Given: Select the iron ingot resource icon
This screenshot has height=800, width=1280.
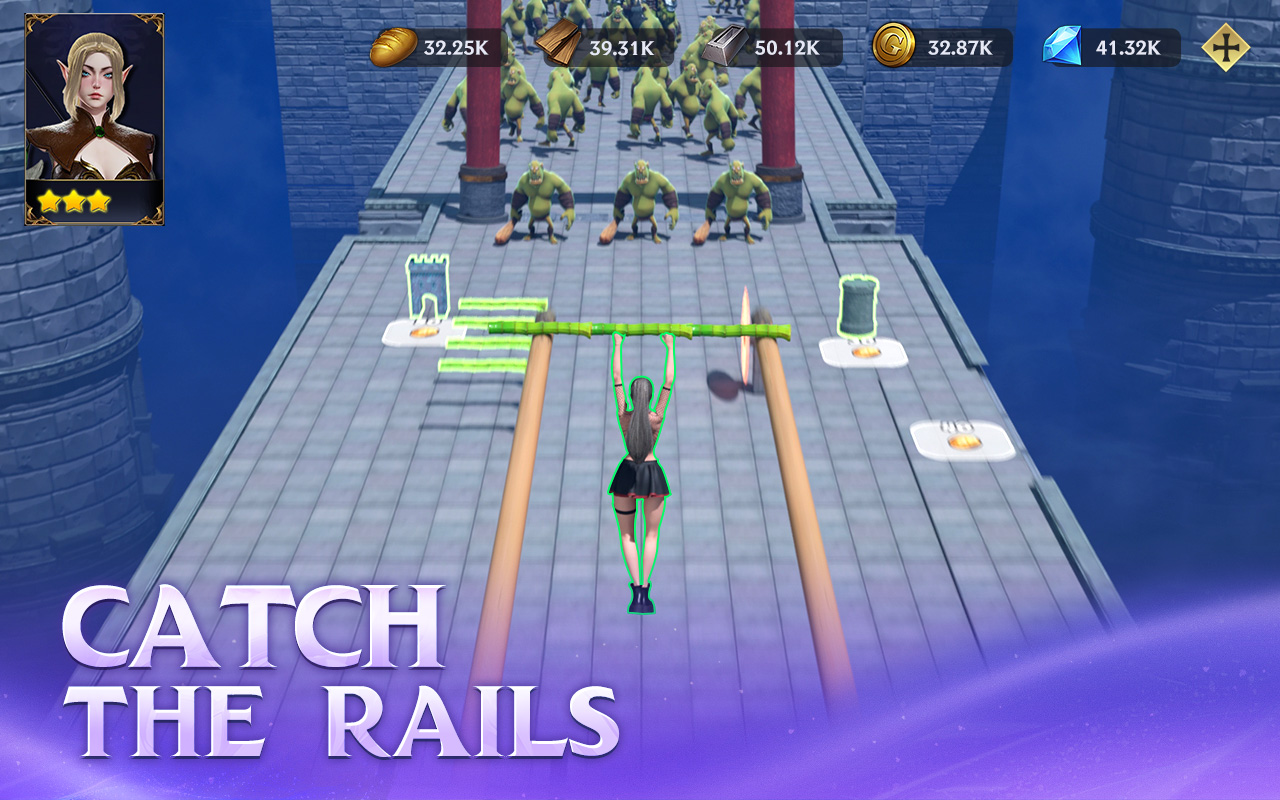Looking at the screenshot, I should tap(726, 45).
